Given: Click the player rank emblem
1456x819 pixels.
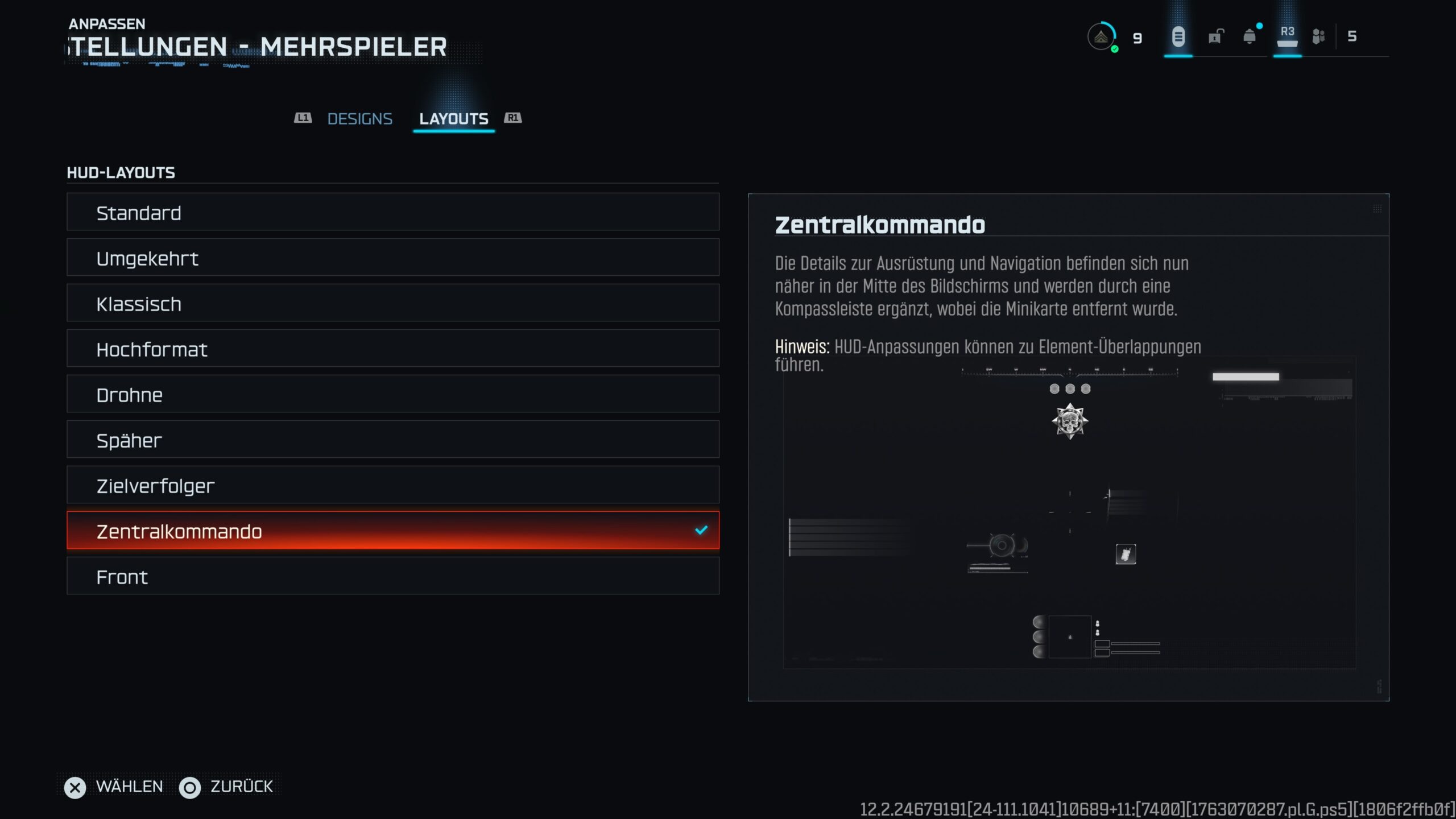Looking at the screenshot, I should (x=1101, y=37).
